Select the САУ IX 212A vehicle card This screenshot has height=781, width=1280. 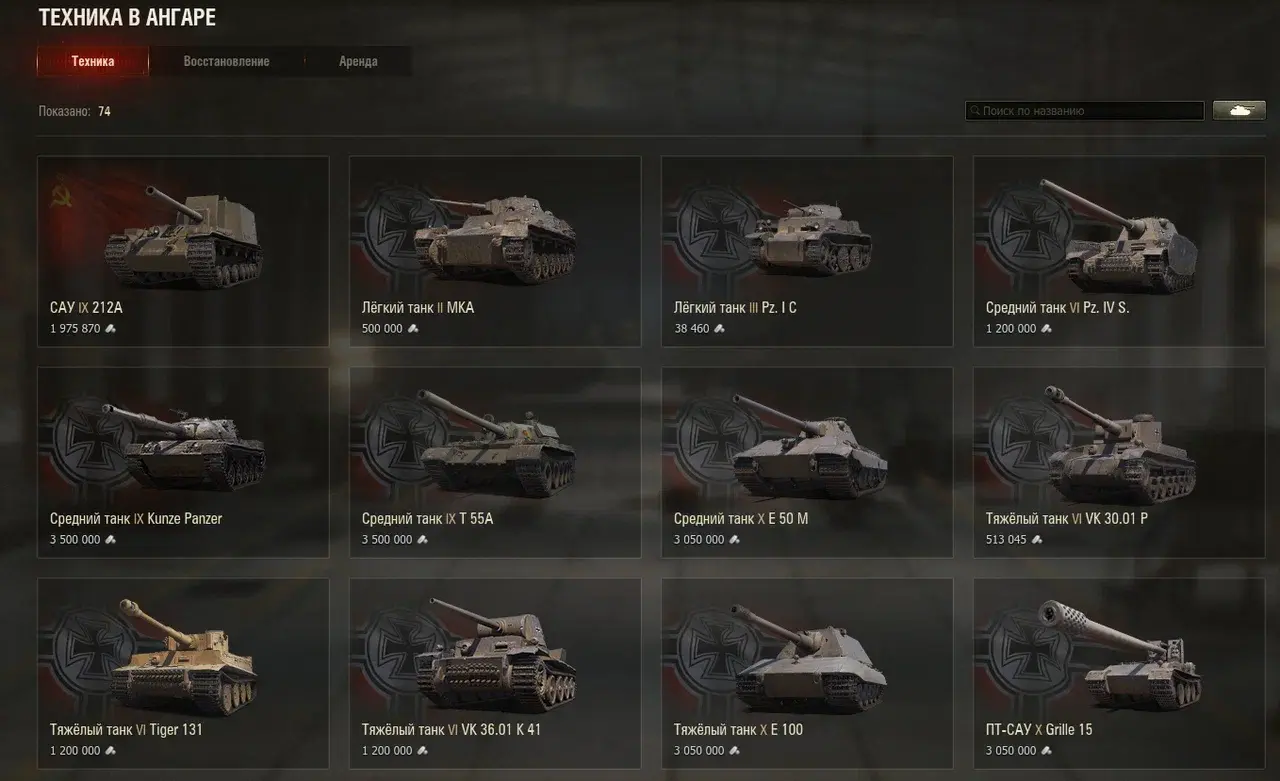click(183, 251)
